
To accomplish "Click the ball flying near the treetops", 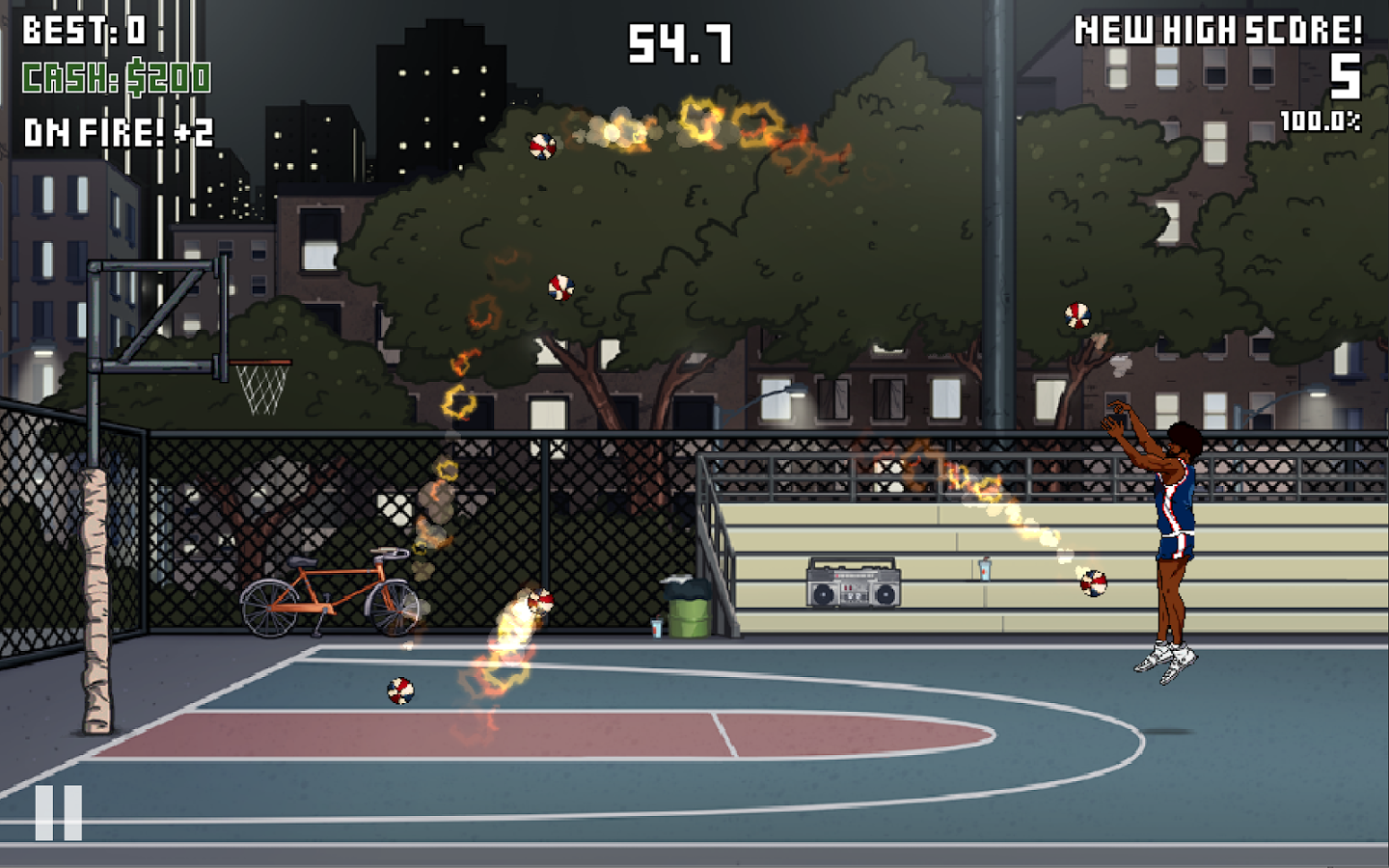I will click(542, 148).
